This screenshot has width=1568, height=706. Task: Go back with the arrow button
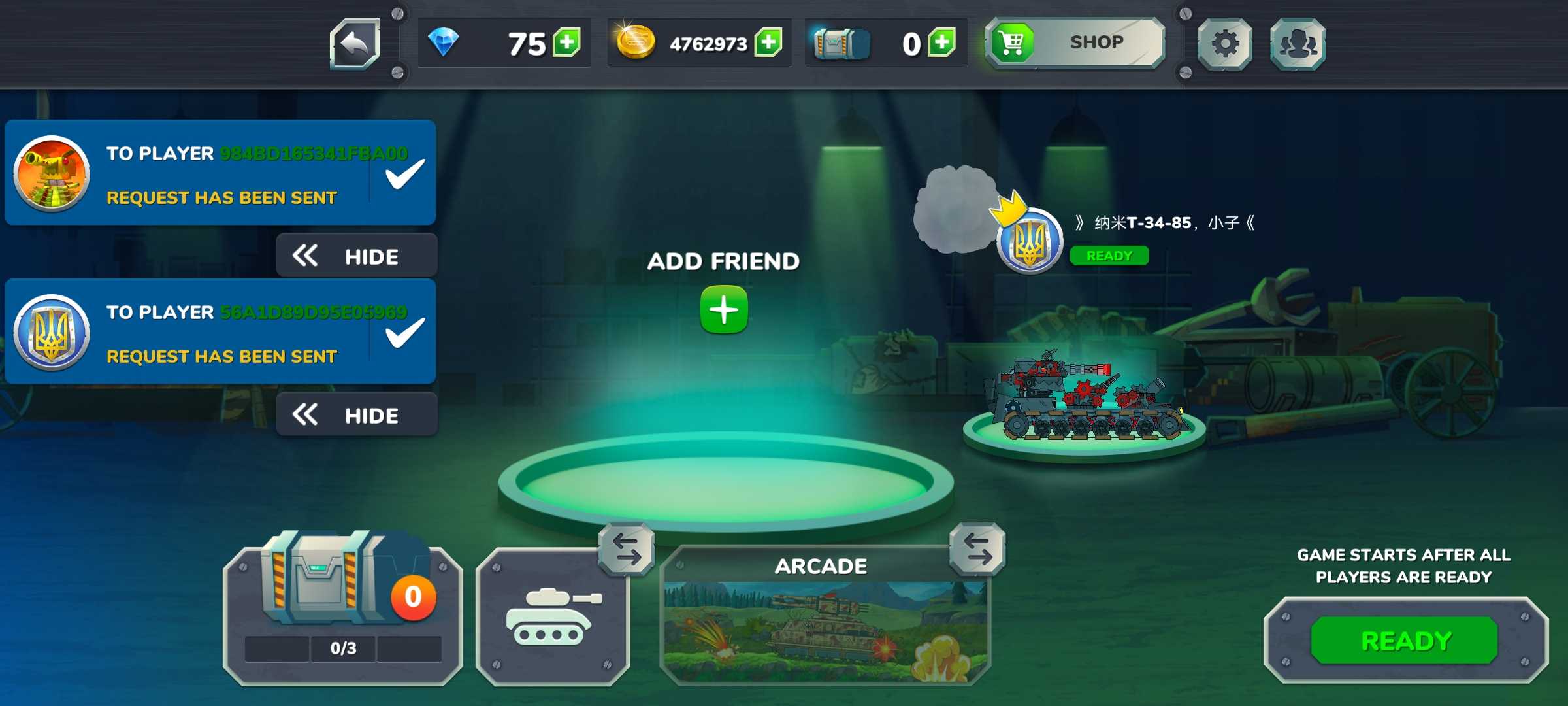click(355, 44)
